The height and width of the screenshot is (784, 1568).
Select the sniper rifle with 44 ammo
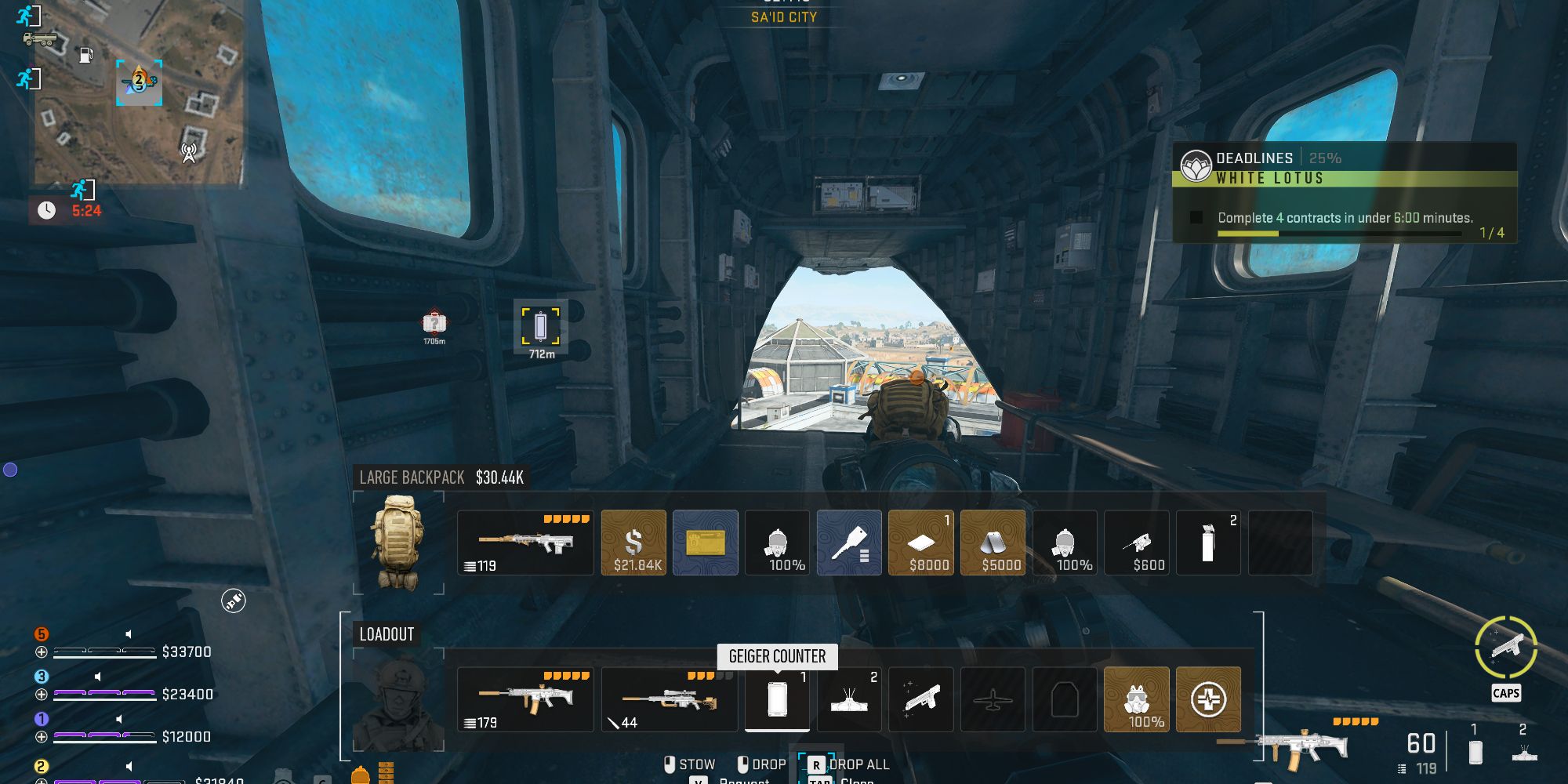pos(669,699)
